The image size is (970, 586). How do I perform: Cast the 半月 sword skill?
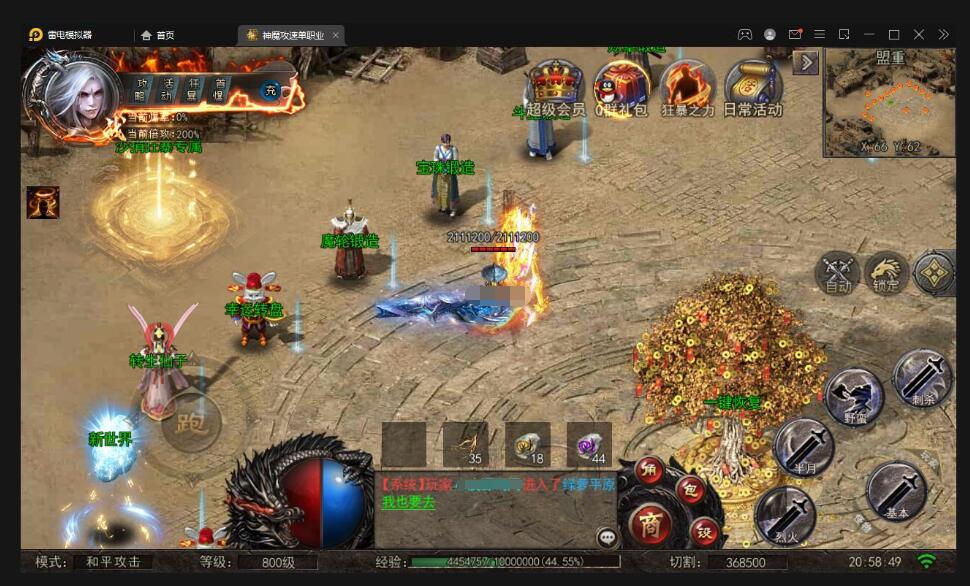(803, 447)
